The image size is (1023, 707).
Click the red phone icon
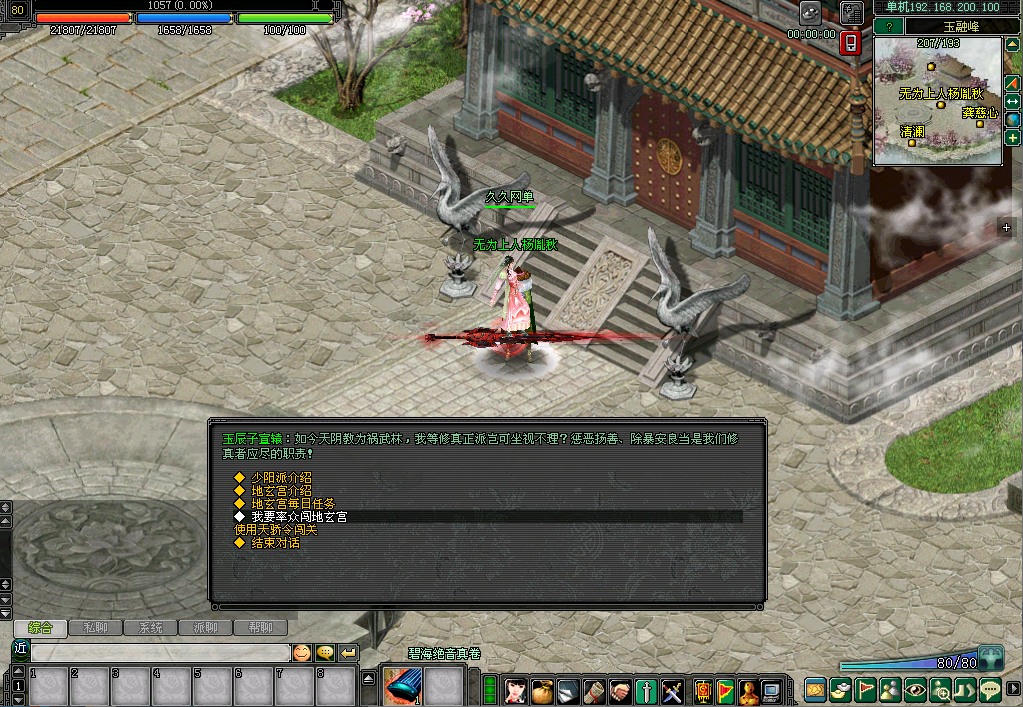pos(850,43)
